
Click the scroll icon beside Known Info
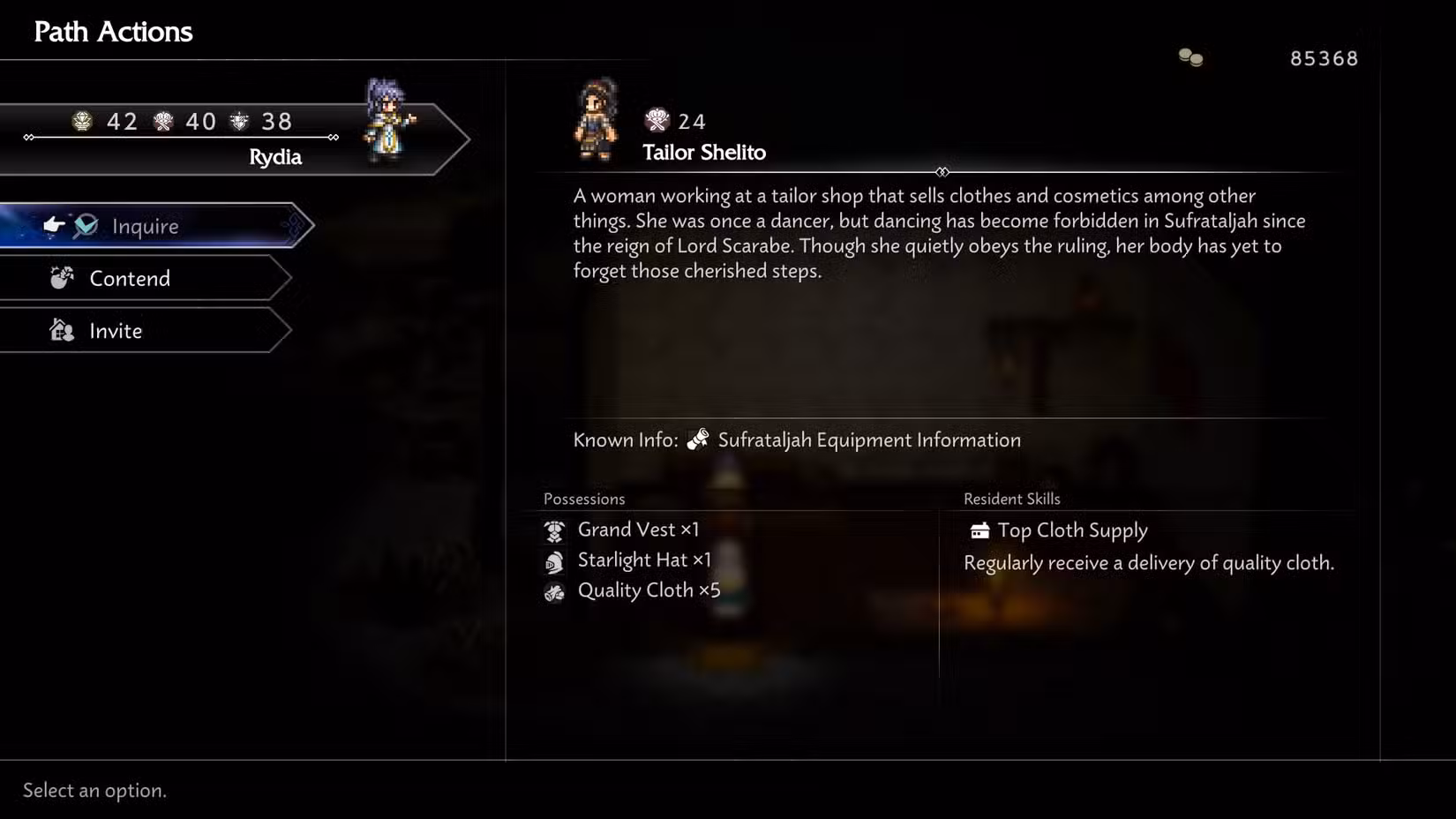pyautogui.click(x=697, y=439)
